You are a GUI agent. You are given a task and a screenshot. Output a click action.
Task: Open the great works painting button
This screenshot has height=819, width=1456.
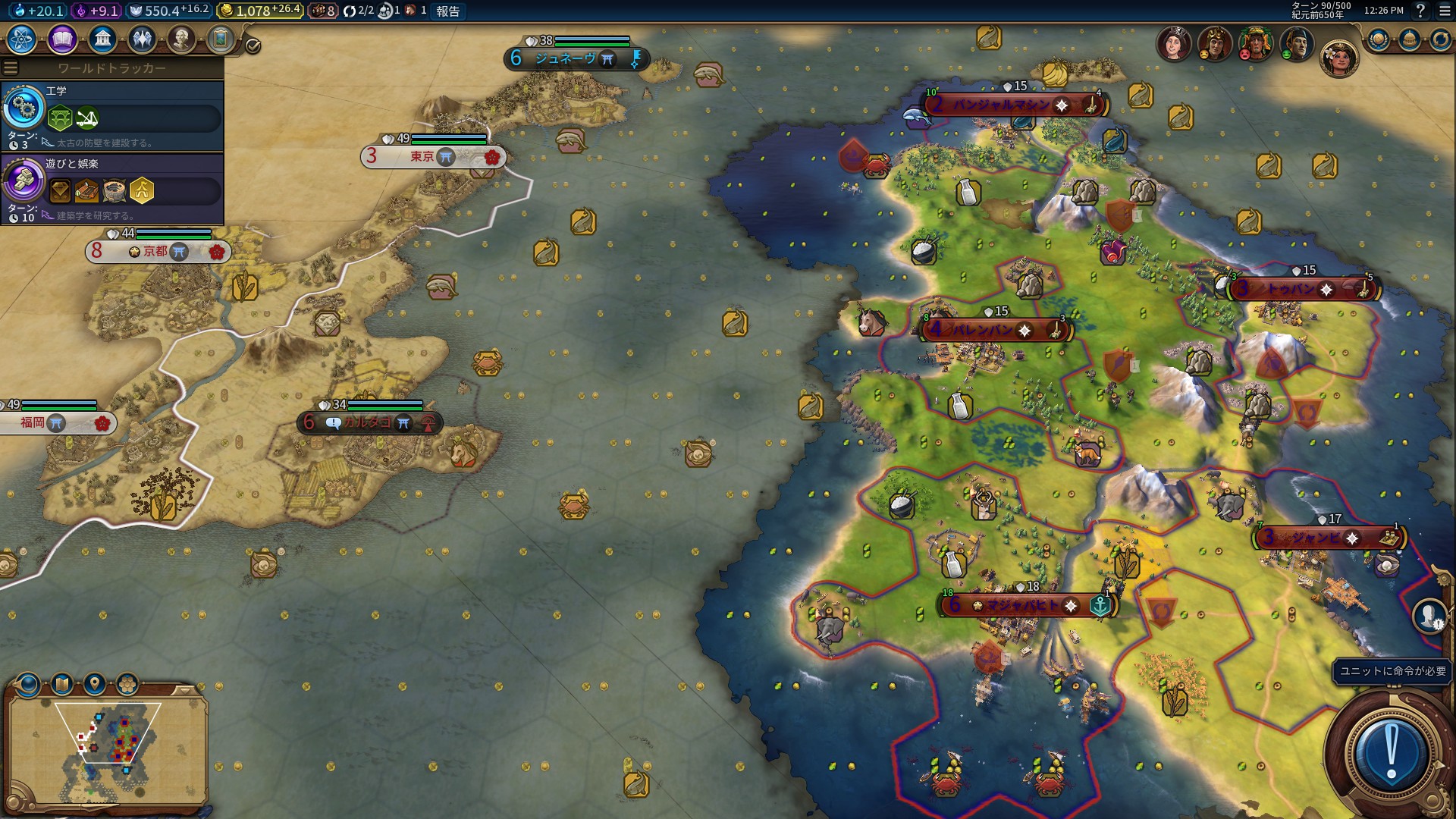(221, 39)
